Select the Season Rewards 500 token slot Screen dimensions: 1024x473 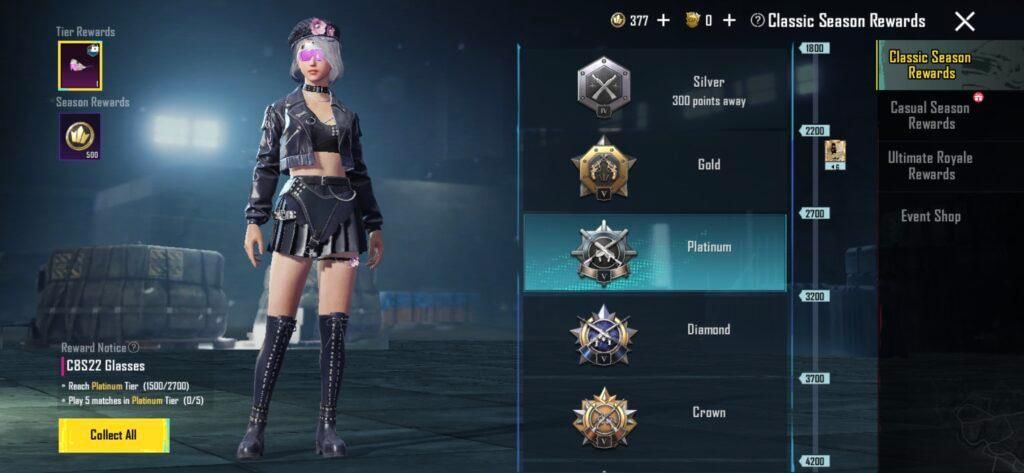[80, 136]
